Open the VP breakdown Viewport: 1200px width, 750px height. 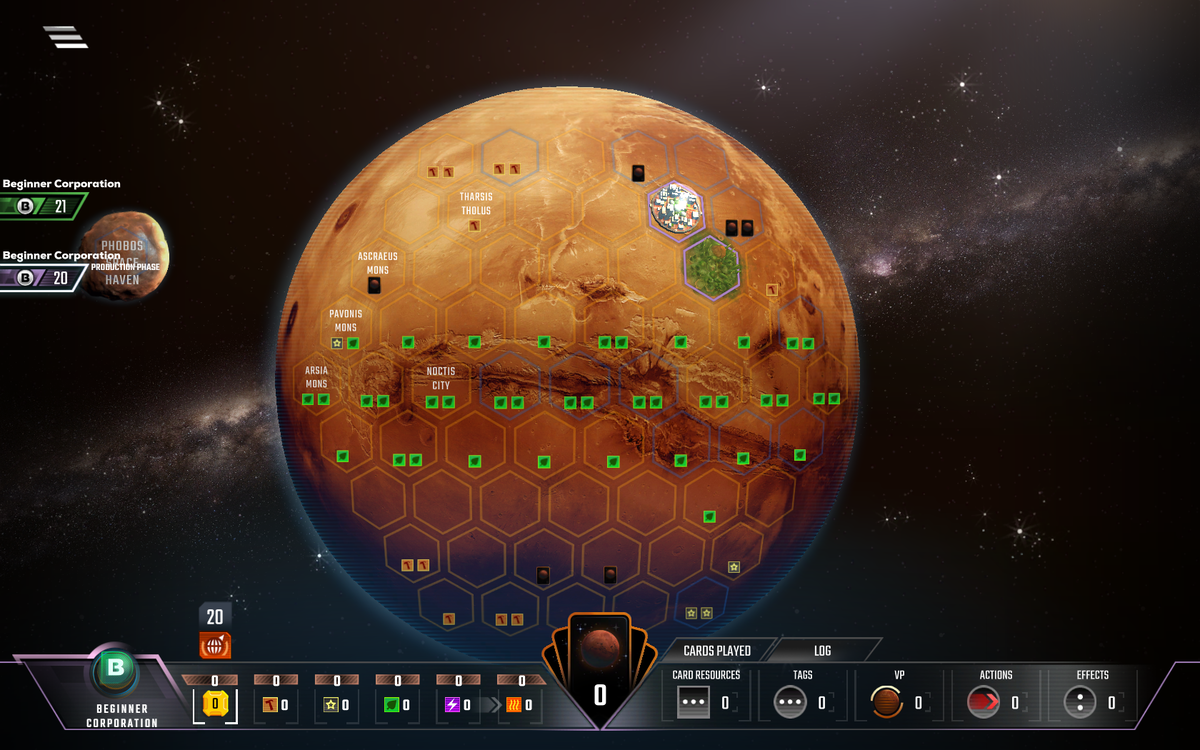(886, 702)
